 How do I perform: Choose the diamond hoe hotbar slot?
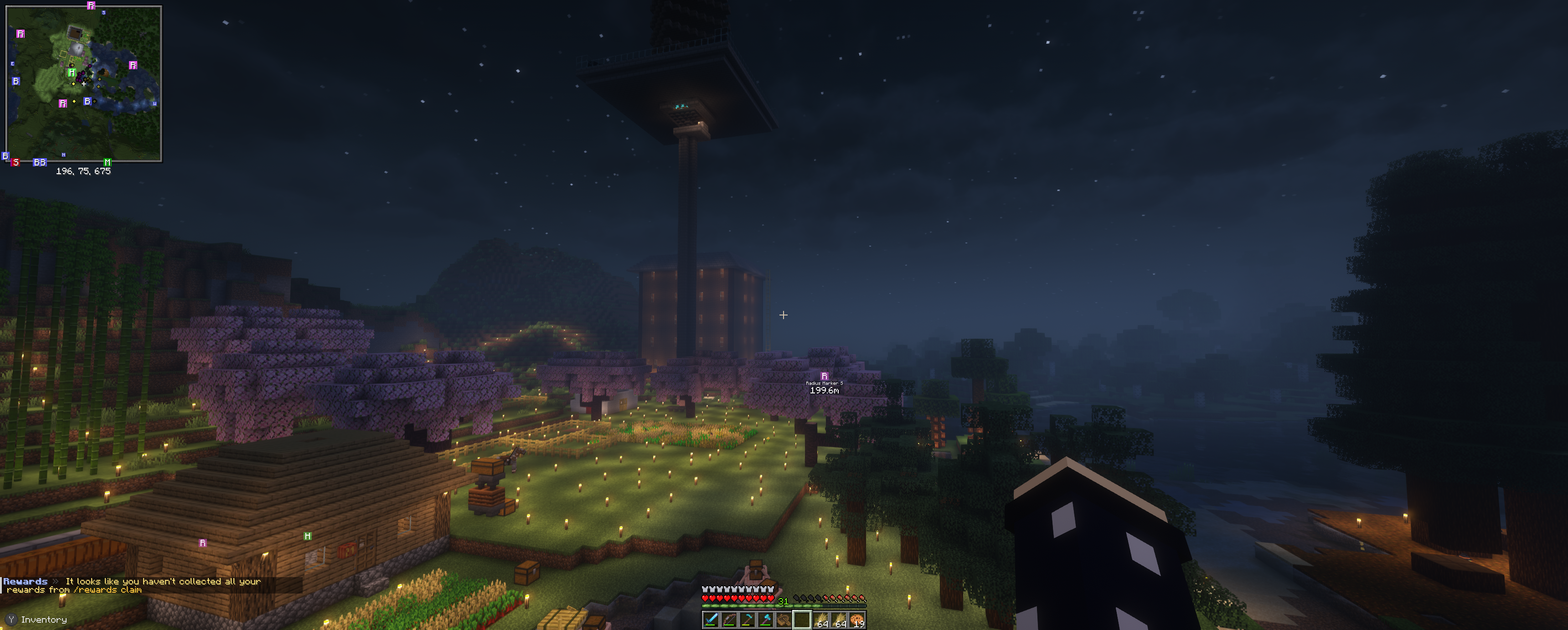coord(747,620)
